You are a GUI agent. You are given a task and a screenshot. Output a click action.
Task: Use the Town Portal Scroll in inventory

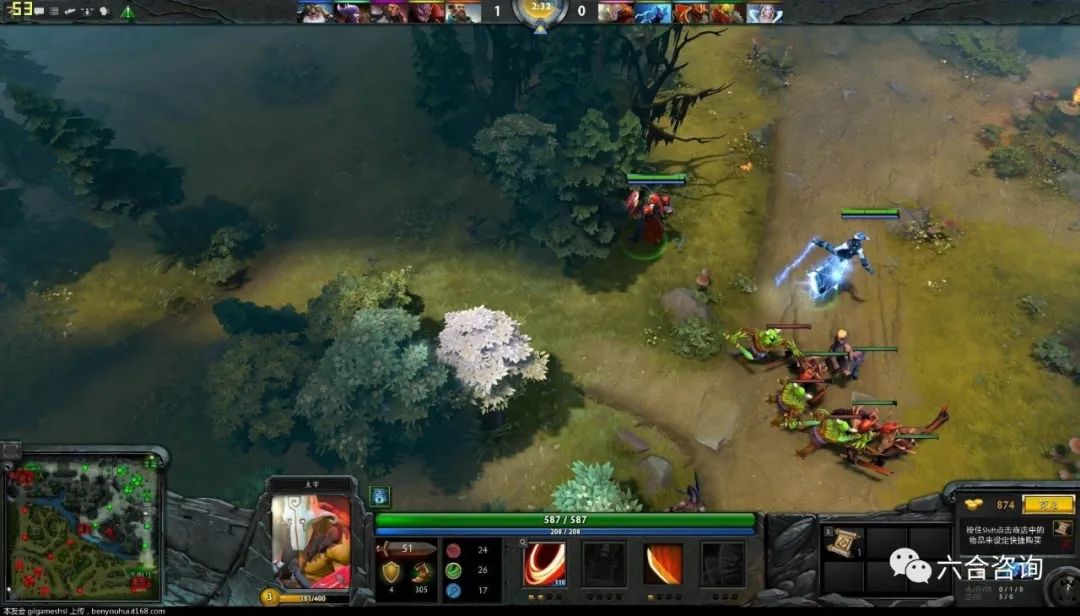coord(842,541)
